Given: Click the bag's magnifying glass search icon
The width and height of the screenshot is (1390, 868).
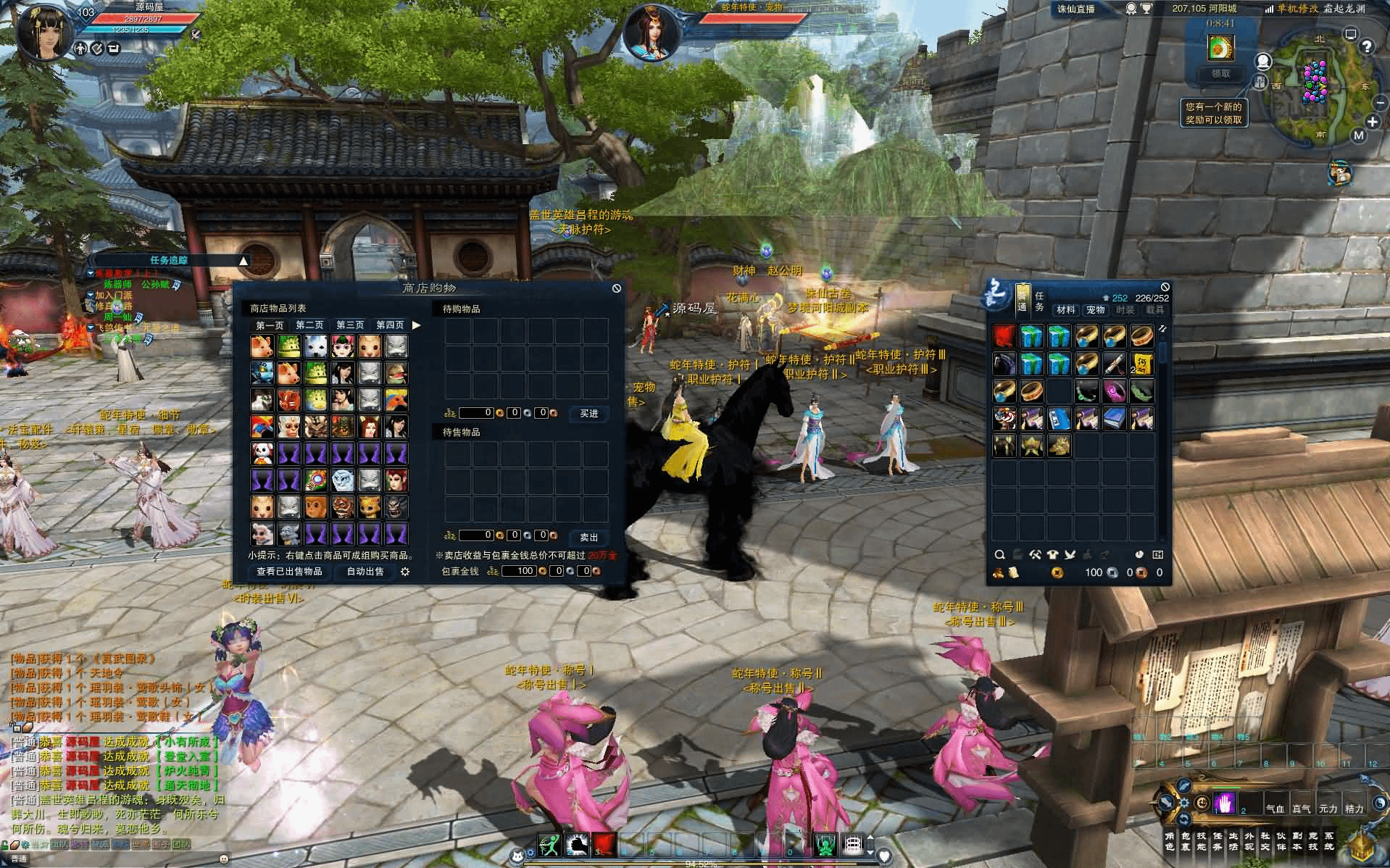Looking at the screenshot, I should pyautogui.click(x=999, y=555).
